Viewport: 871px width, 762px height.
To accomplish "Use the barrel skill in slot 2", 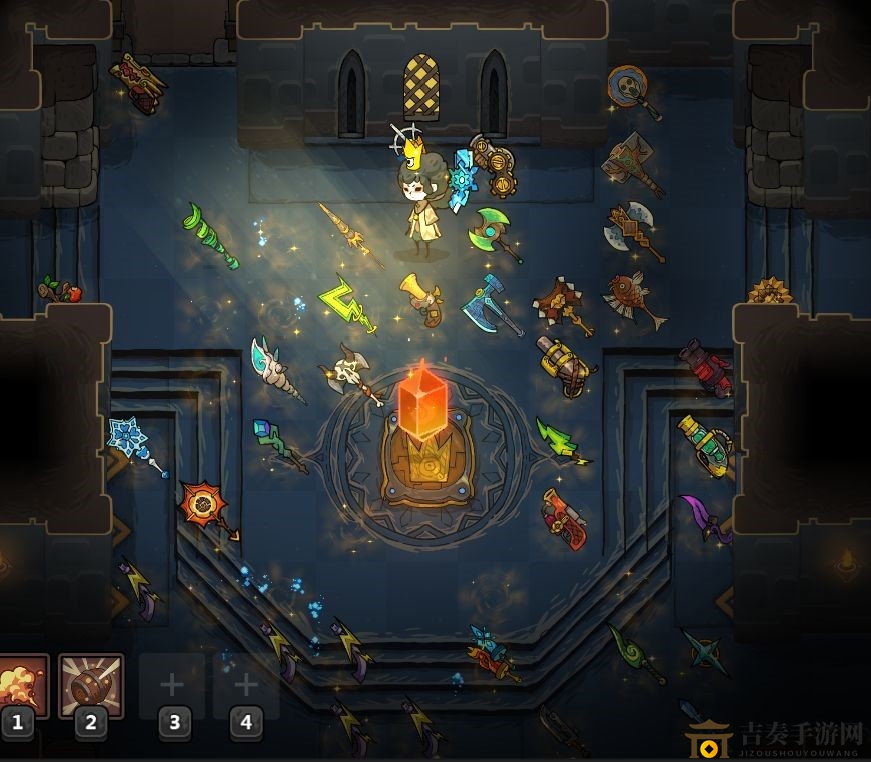I will coord(91,686).
